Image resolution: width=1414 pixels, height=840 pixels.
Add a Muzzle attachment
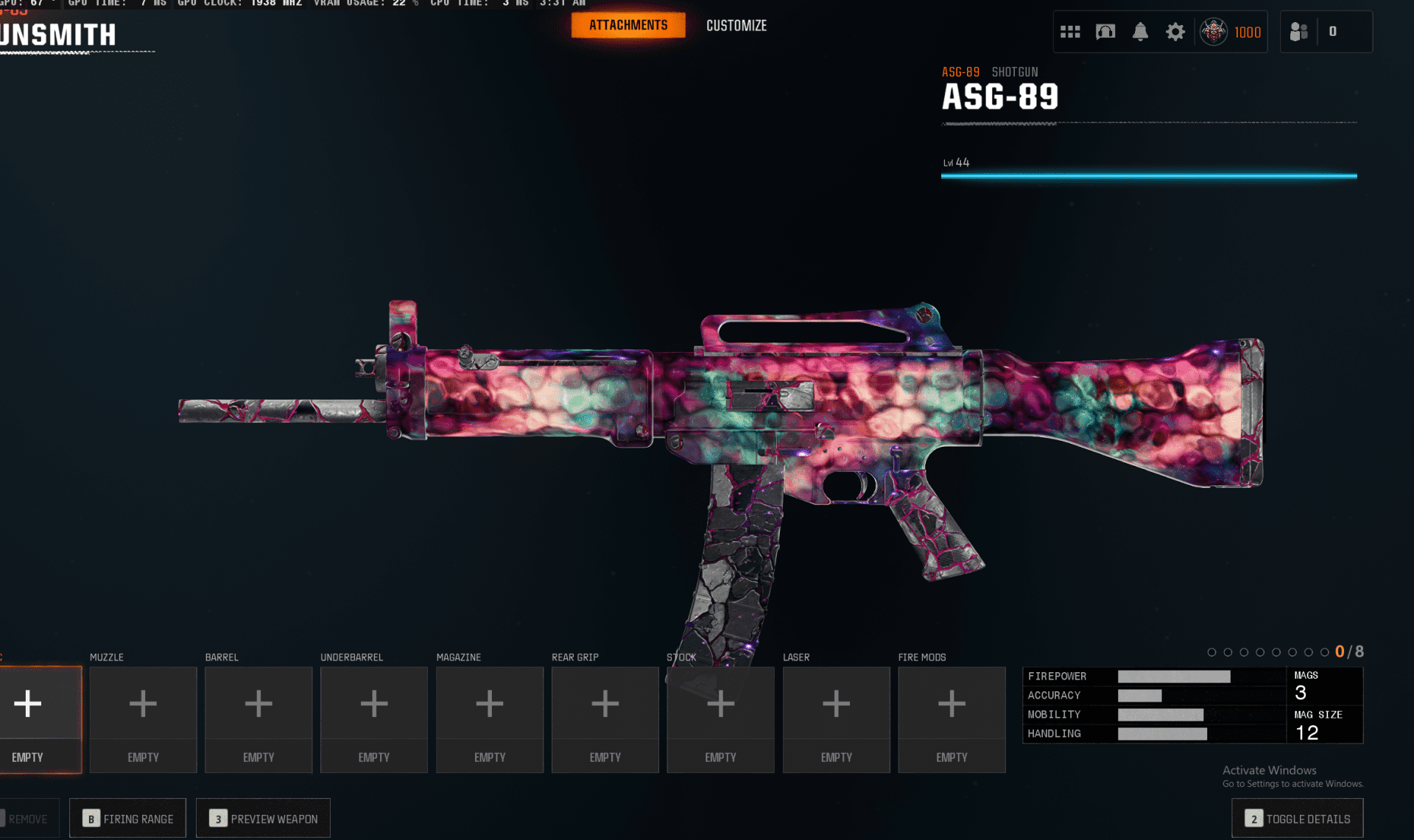pyautogui.click(x=143, y=719)
